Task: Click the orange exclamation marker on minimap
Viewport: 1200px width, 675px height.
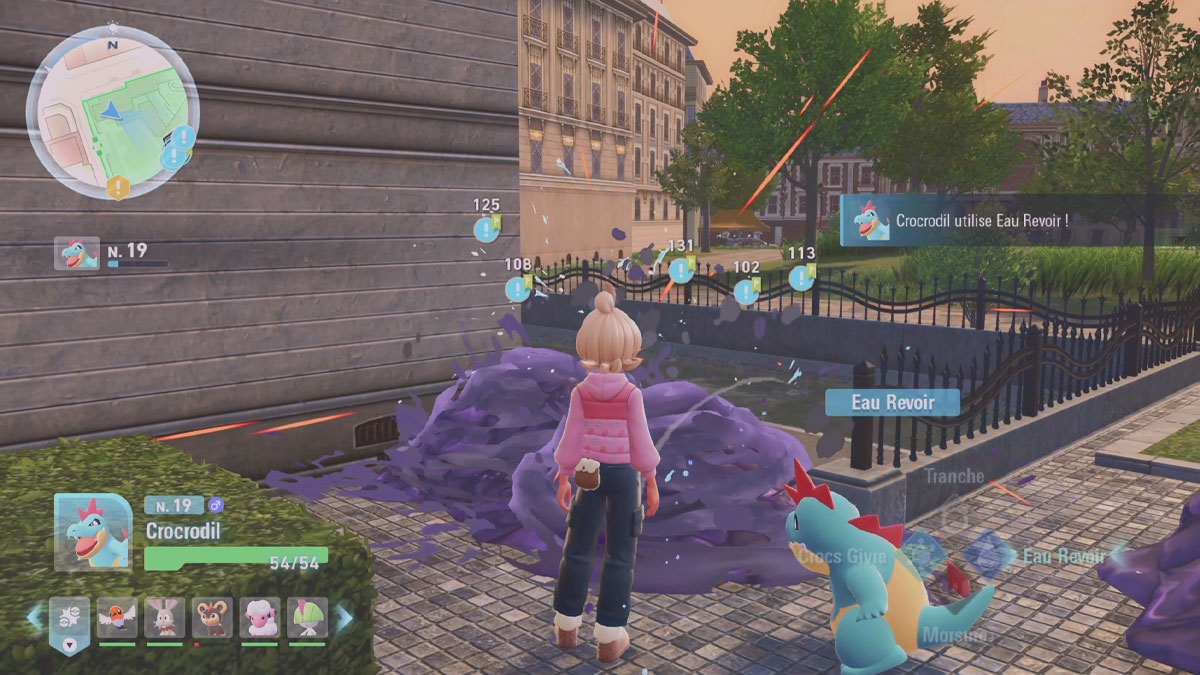Action: [x=118, y=186]
